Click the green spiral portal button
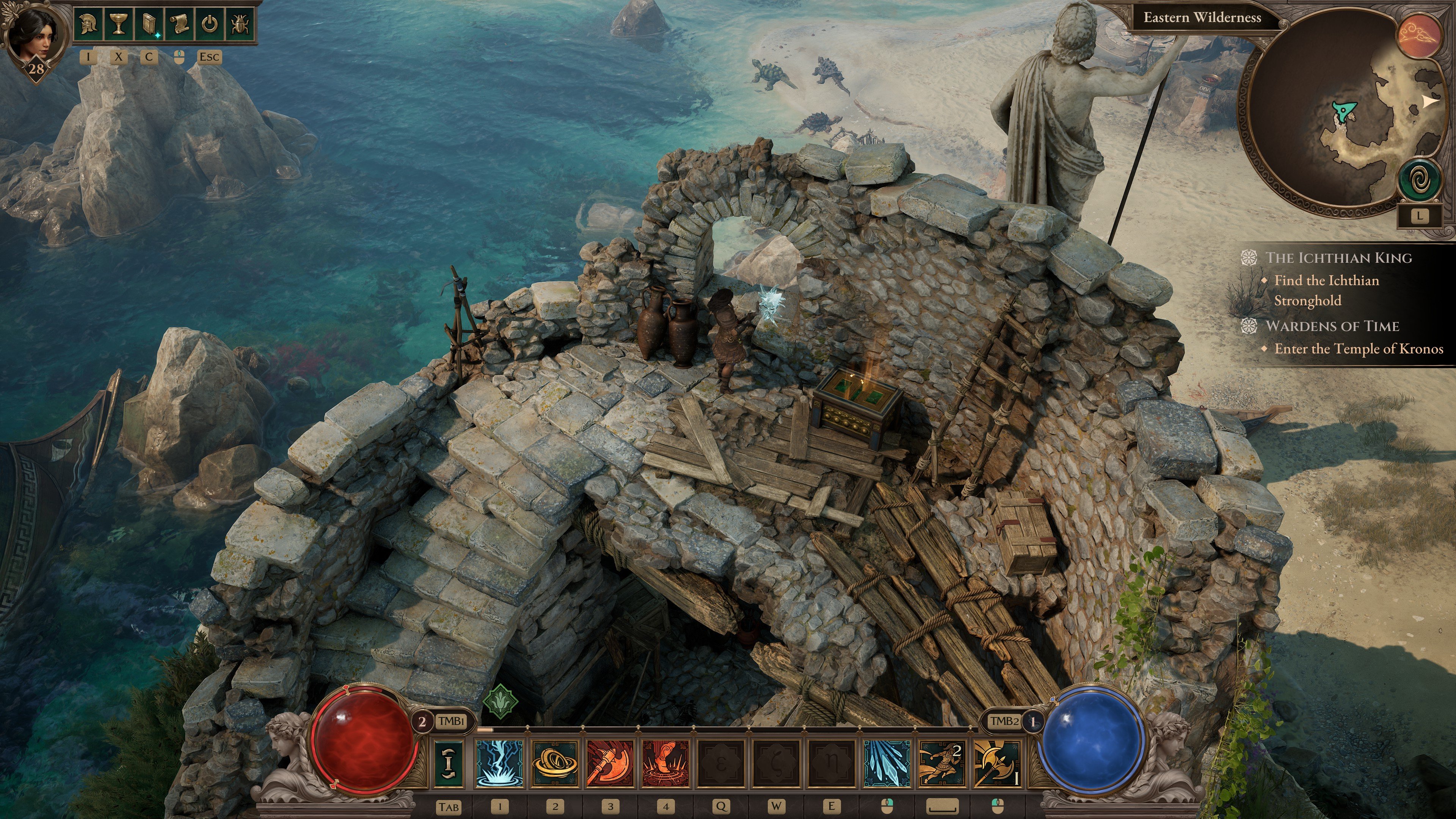 point(1419,180)
